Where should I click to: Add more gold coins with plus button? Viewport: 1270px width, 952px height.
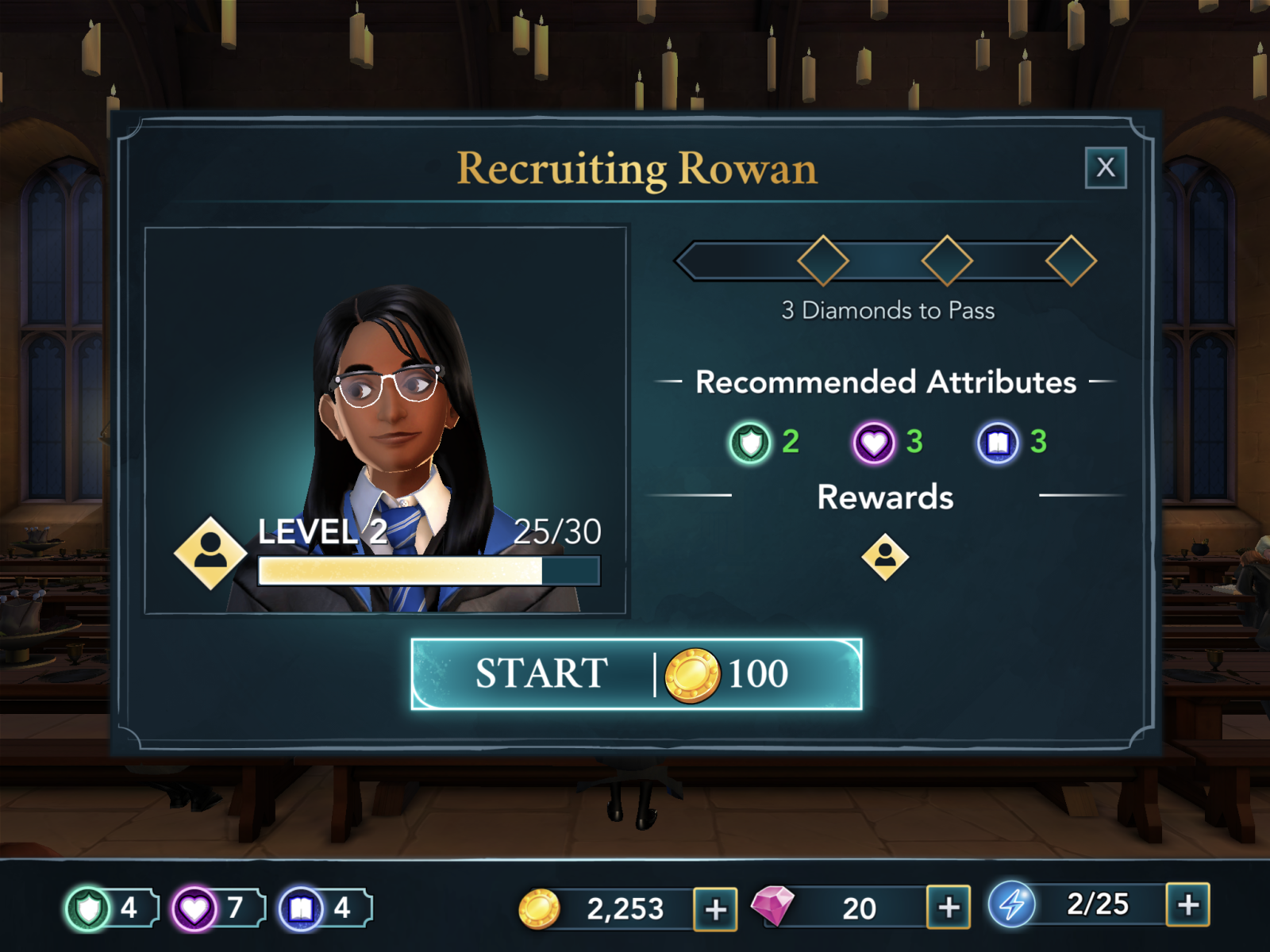[715, 908]
